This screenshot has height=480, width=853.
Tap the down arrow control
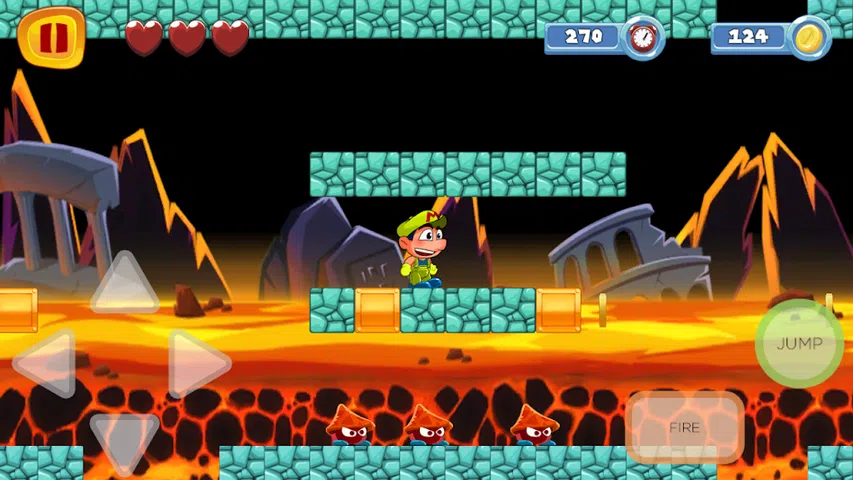tap(124, 438)
